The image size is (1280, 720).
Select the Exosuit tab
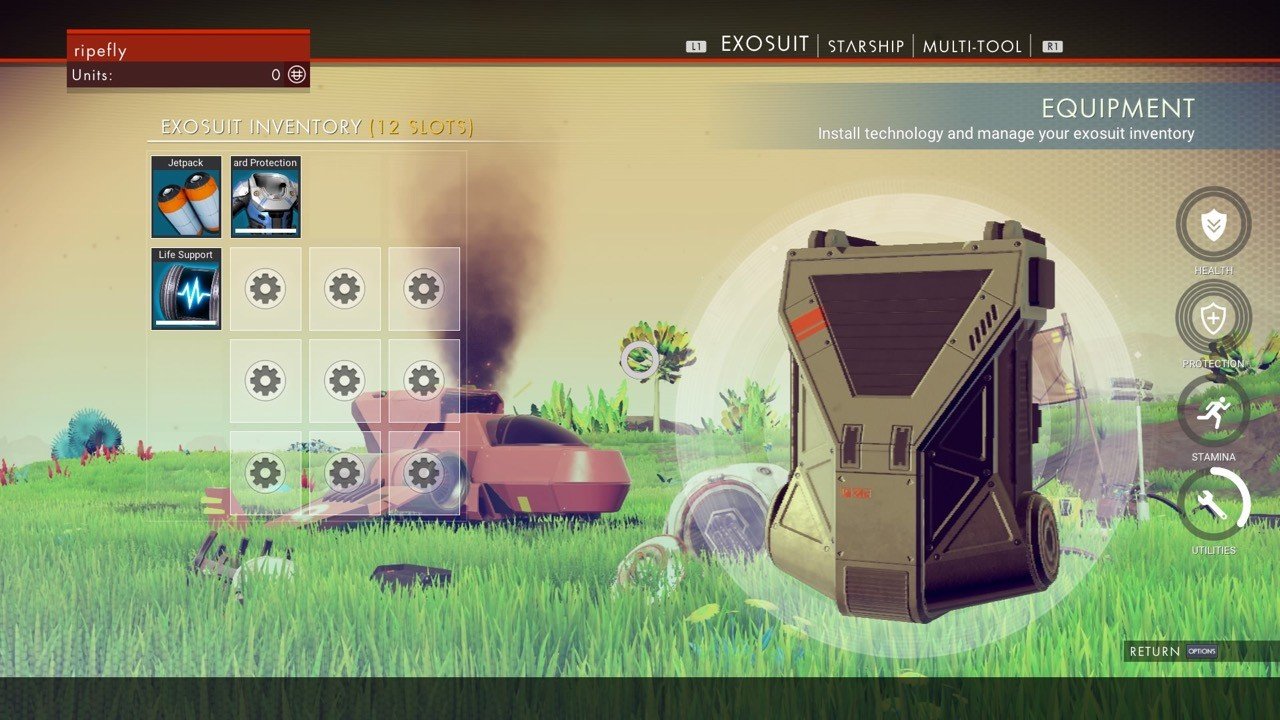(x=764, y=45)
